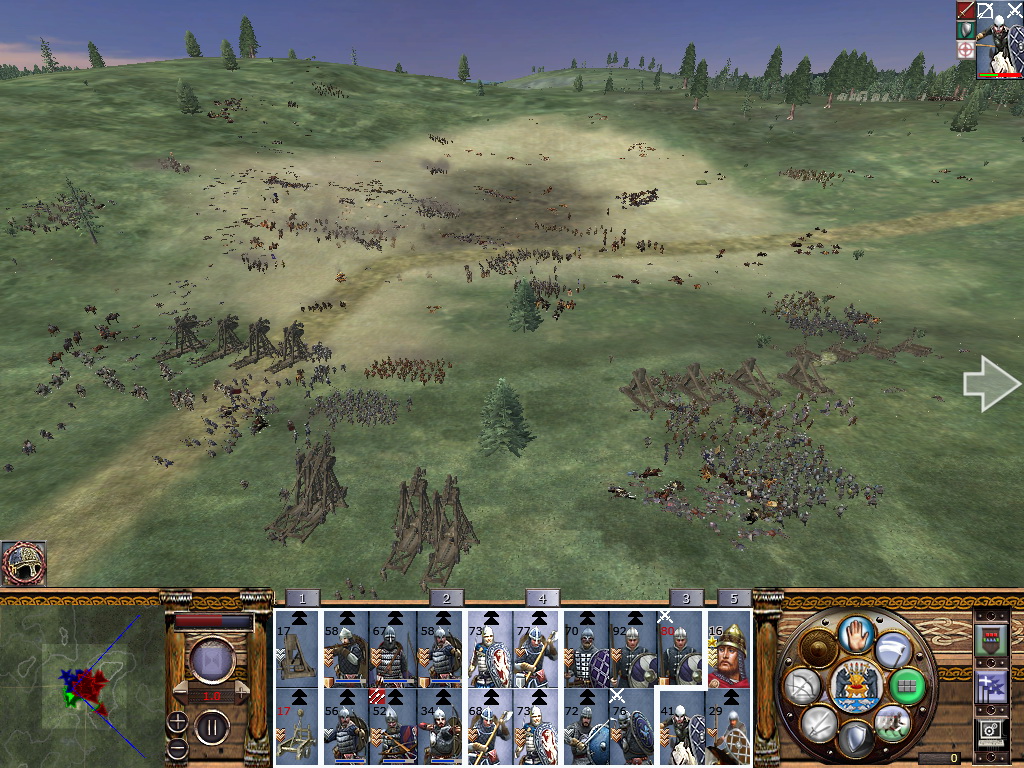Select unit group tab 2
Screen dimensions: 1024x768
click(x=445, y=598)
